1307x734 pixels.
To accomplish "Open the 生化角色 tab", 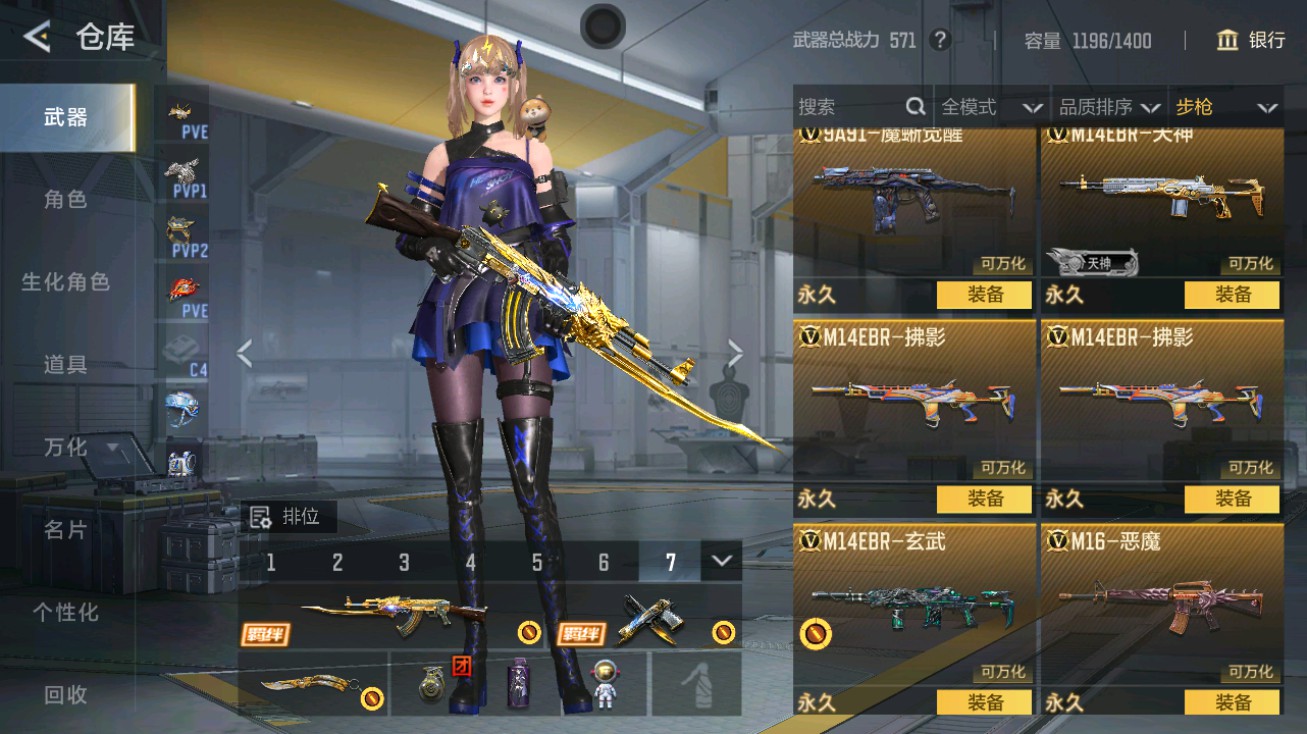I will click(x=66, y=282).
